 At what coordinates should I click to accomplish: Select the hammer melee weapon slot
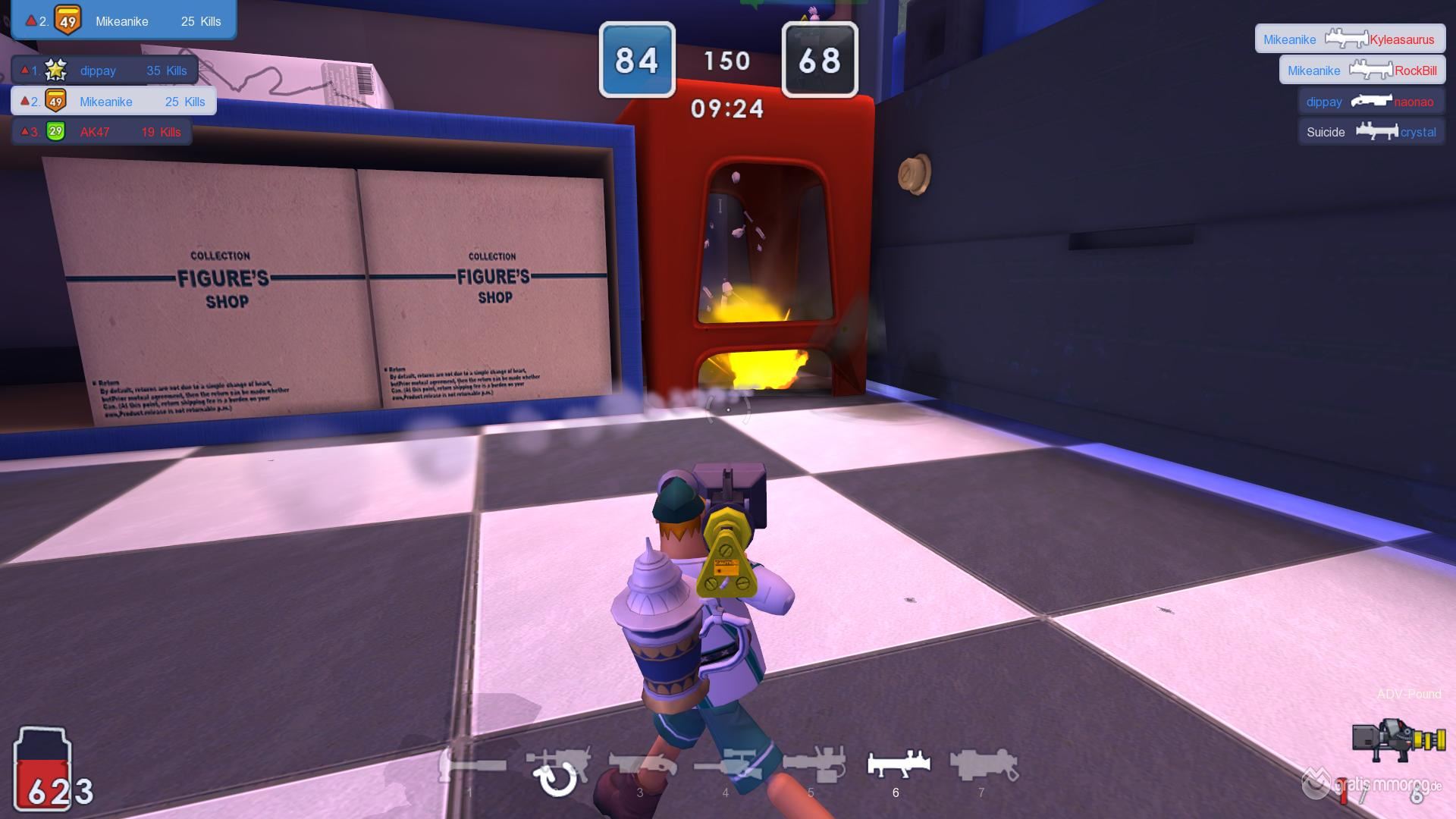(473, 766)
